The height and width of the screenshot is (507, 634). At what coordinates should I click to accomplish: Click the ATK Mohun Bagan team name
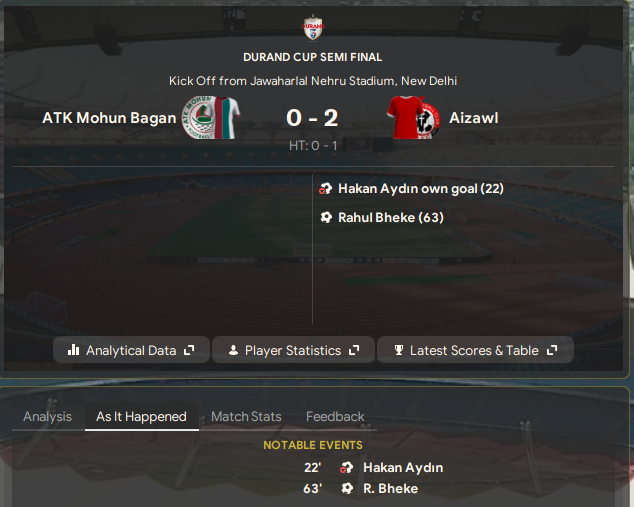(x=109, y=118)
